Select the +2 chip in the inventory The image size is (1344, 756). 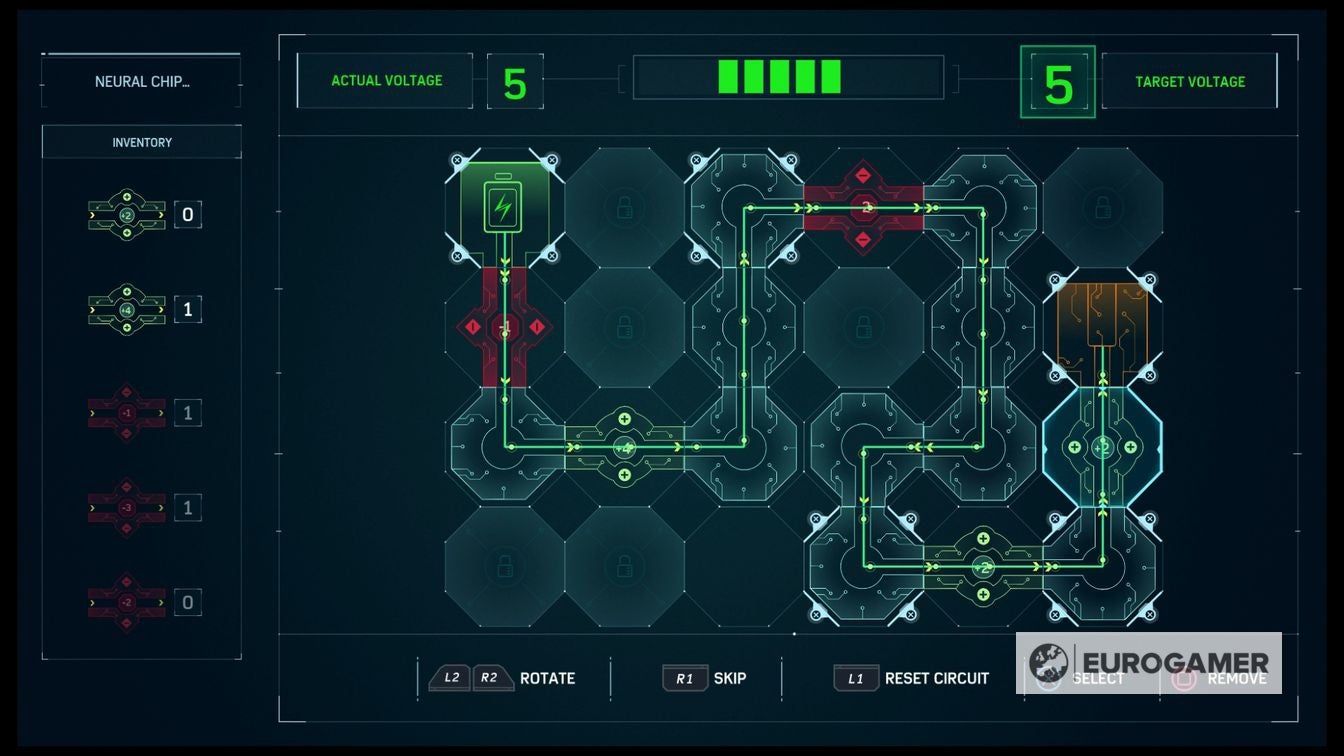[127, 213]
